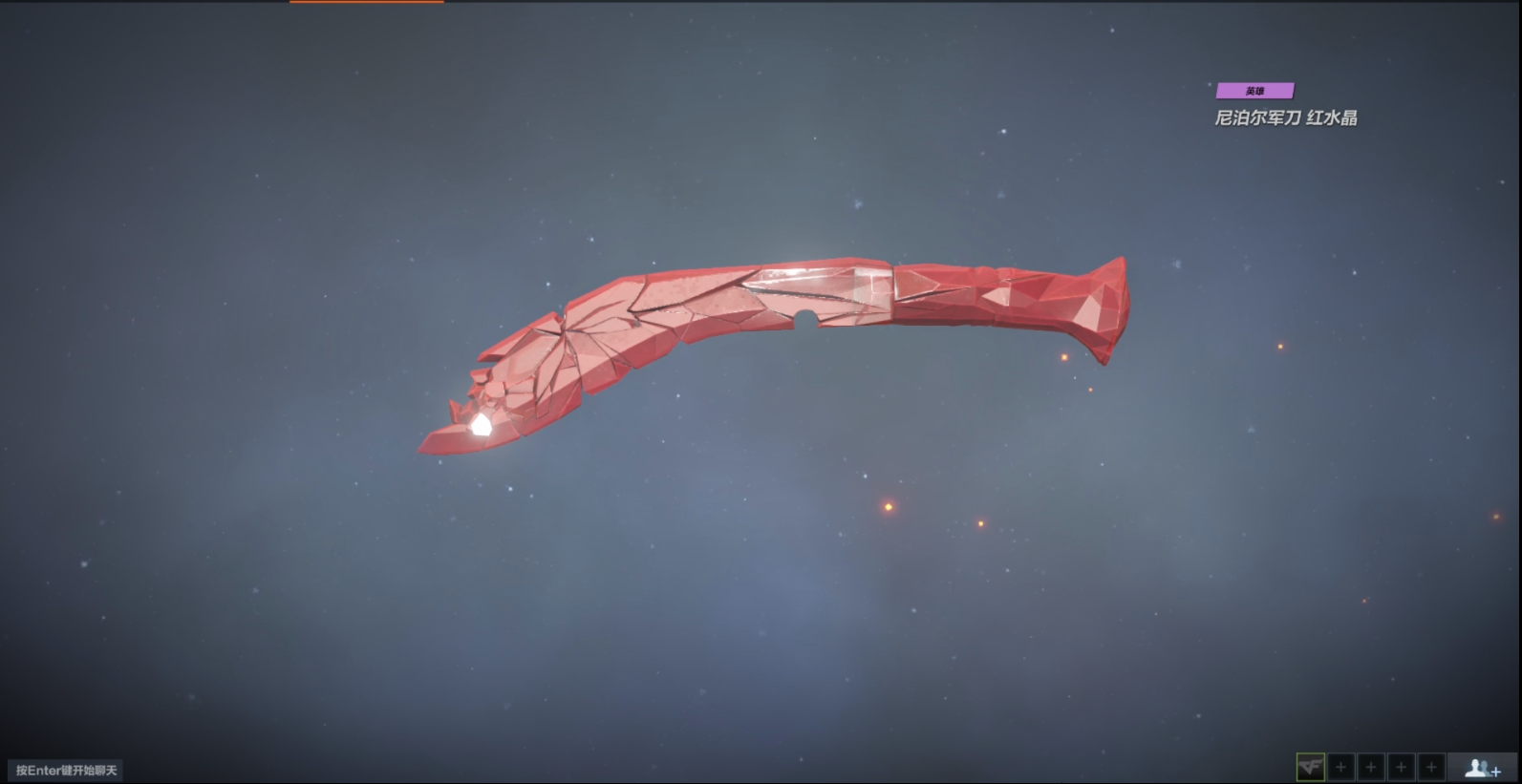This screenshot has height=784, width=1522.
Task: Select the CF logo party slot
Action: (1310, 767)
